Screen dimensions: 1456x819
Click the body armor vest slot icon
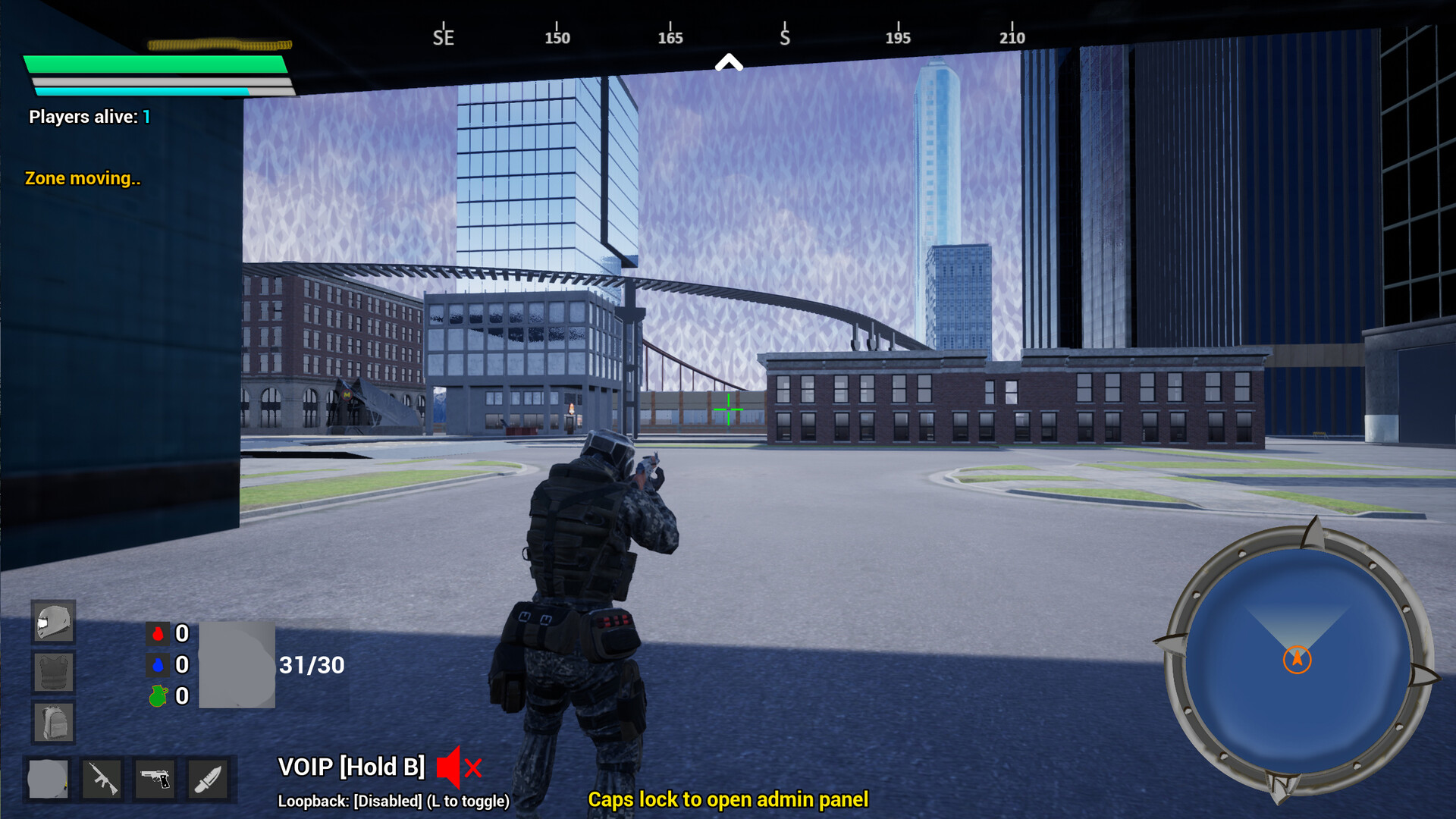coord(52,673)
